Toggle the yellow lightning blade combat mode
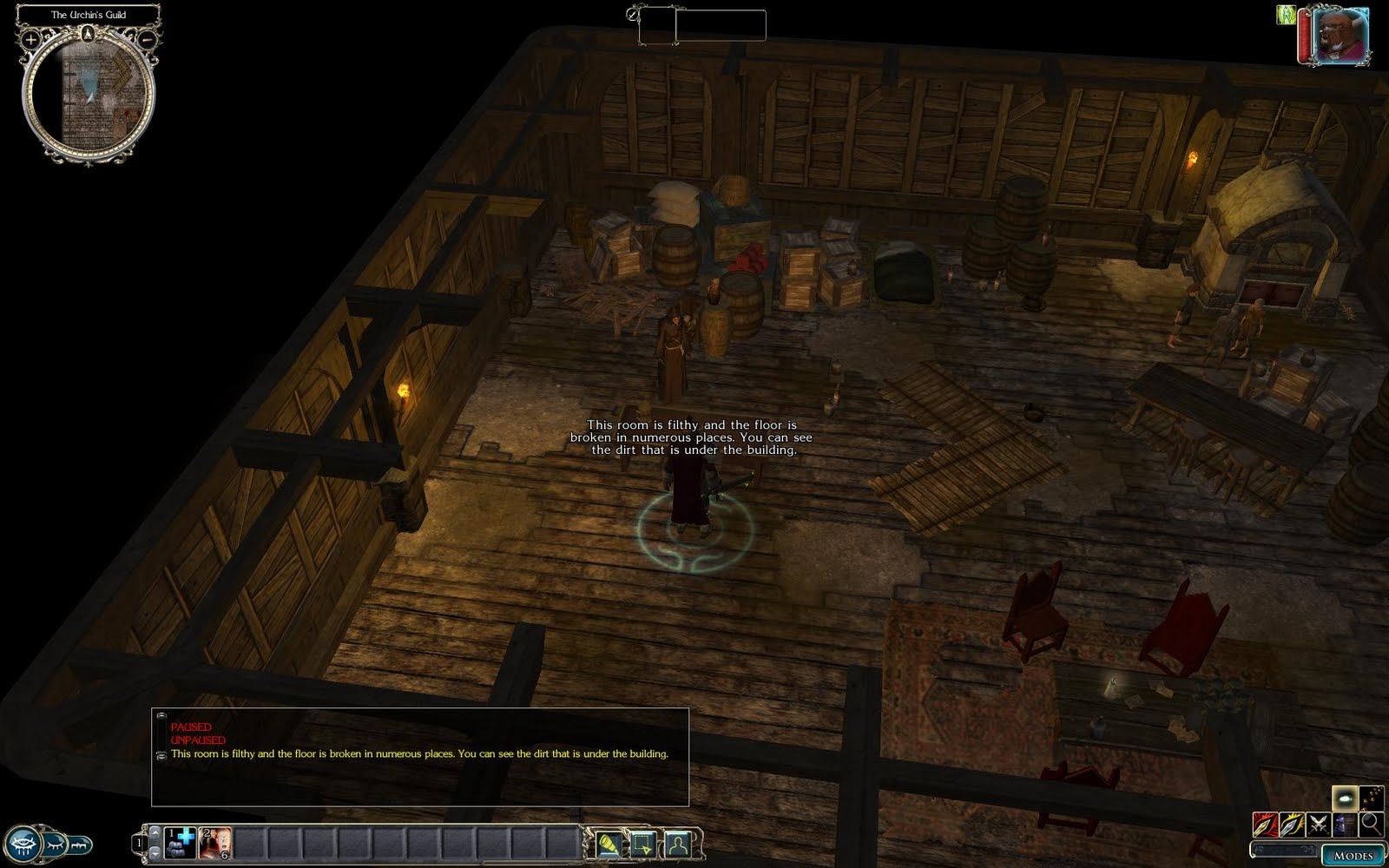Viewport: 1389px width, 868px height. click(x=1291, y=824)
